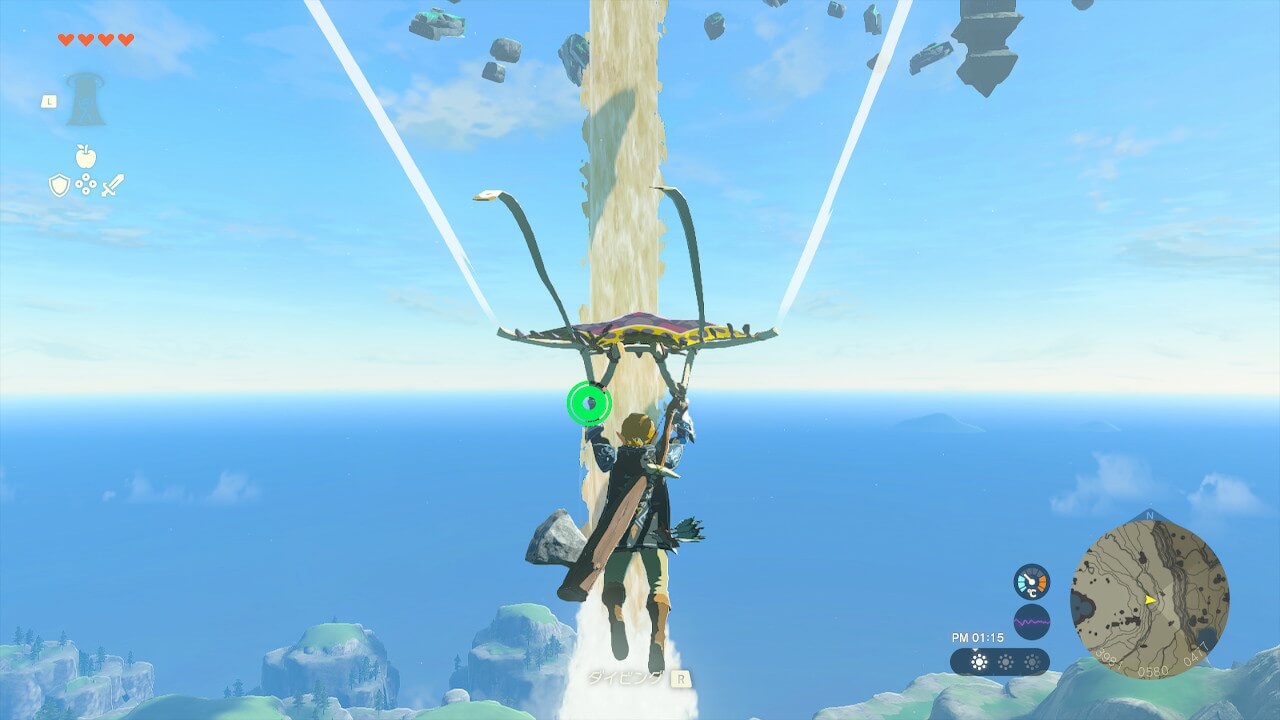
Task: Open the sword weapon quick-select
Action: click(112, 185)
